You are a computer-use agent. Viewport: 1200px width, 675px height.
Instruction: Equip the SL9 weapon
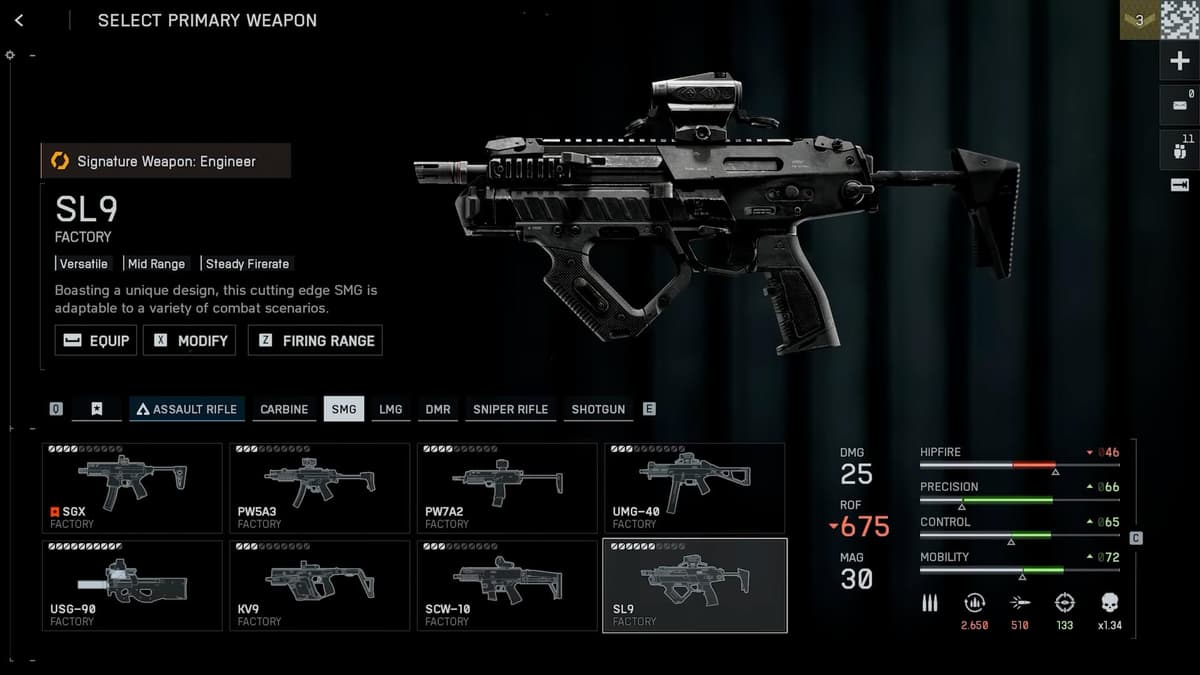(x=96, y=341)
